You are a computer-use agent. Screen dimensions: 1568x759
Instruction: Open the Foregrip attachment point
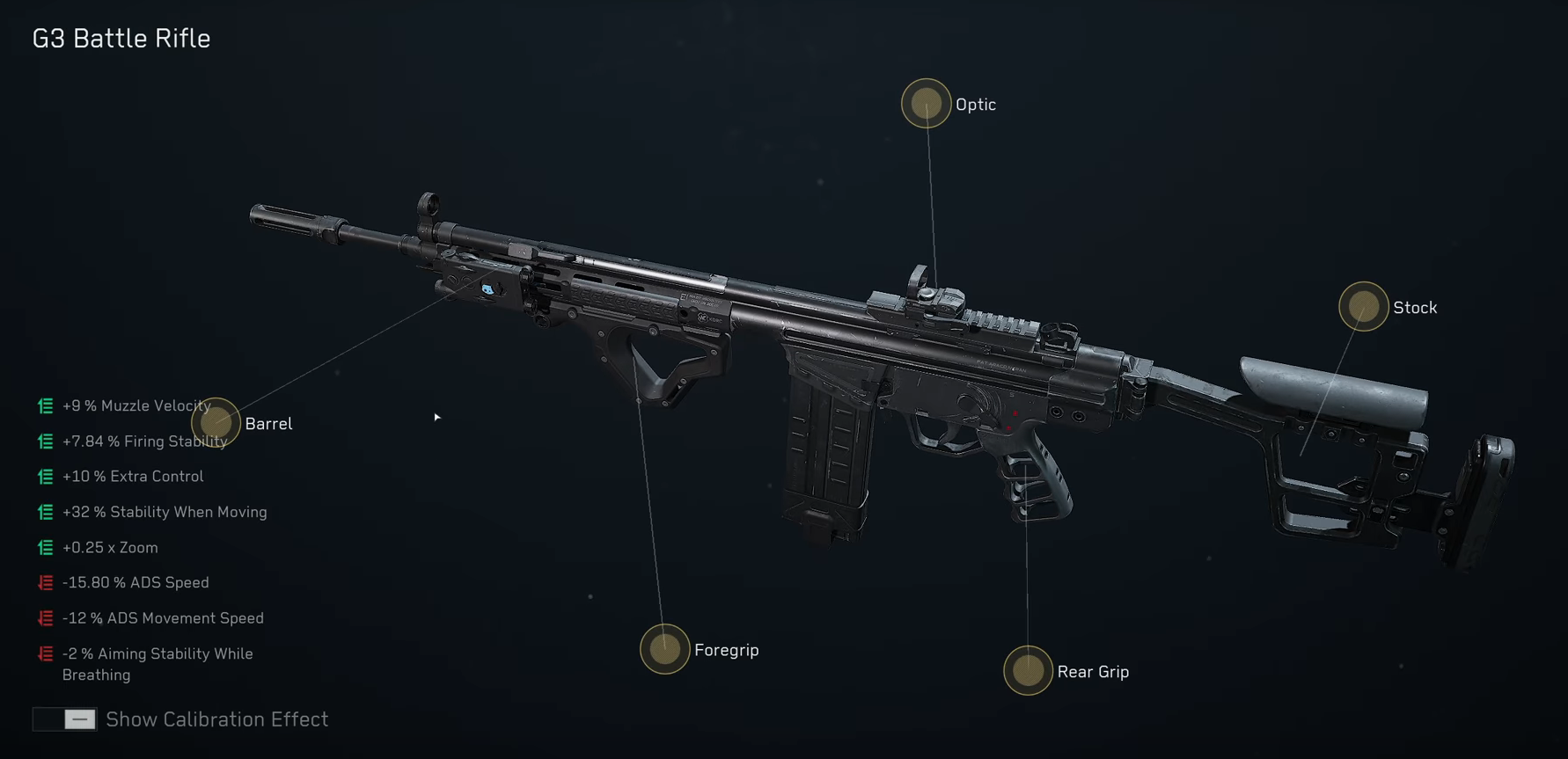pos(664,650)
